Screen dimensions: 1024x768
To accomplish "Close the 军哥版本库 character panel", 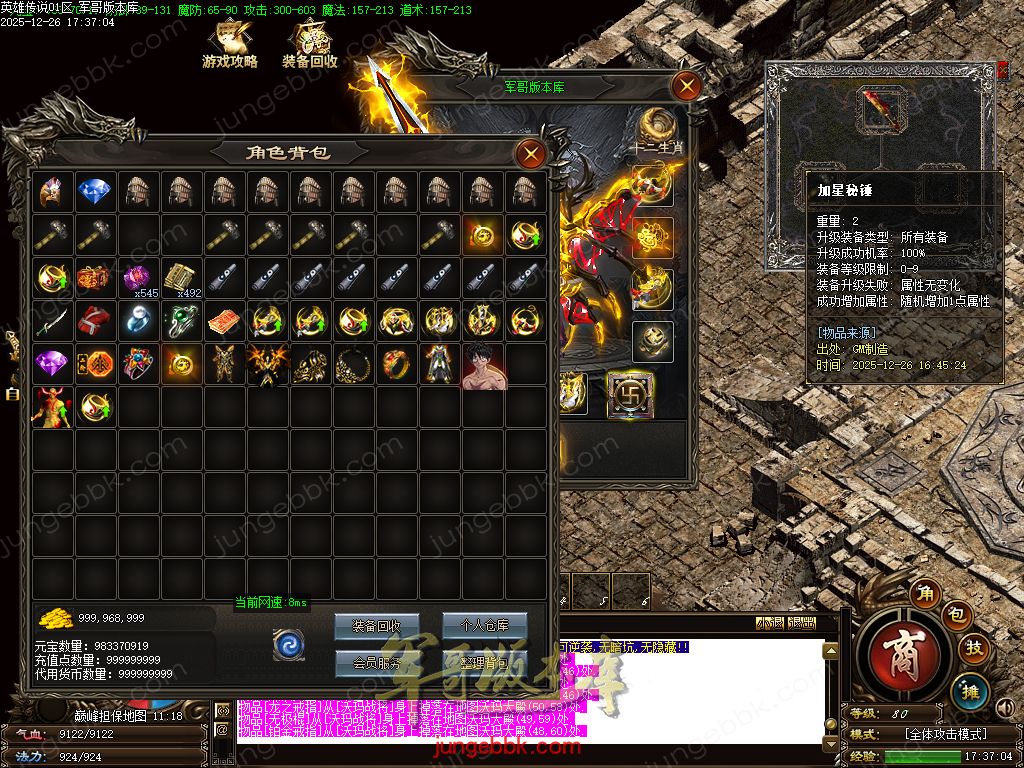I will point(686,86).
